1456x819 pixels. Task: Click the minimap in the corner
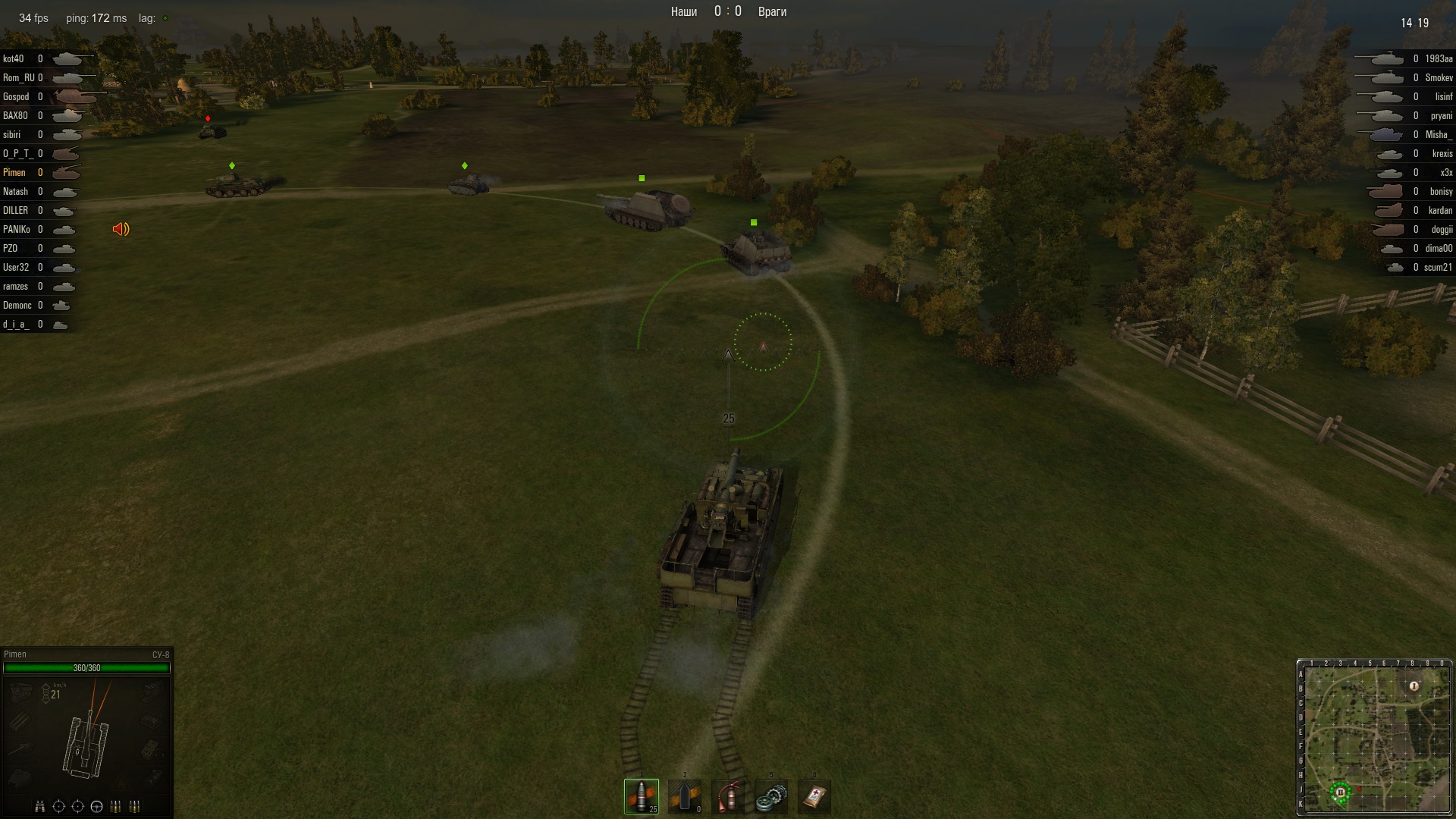1374,737
